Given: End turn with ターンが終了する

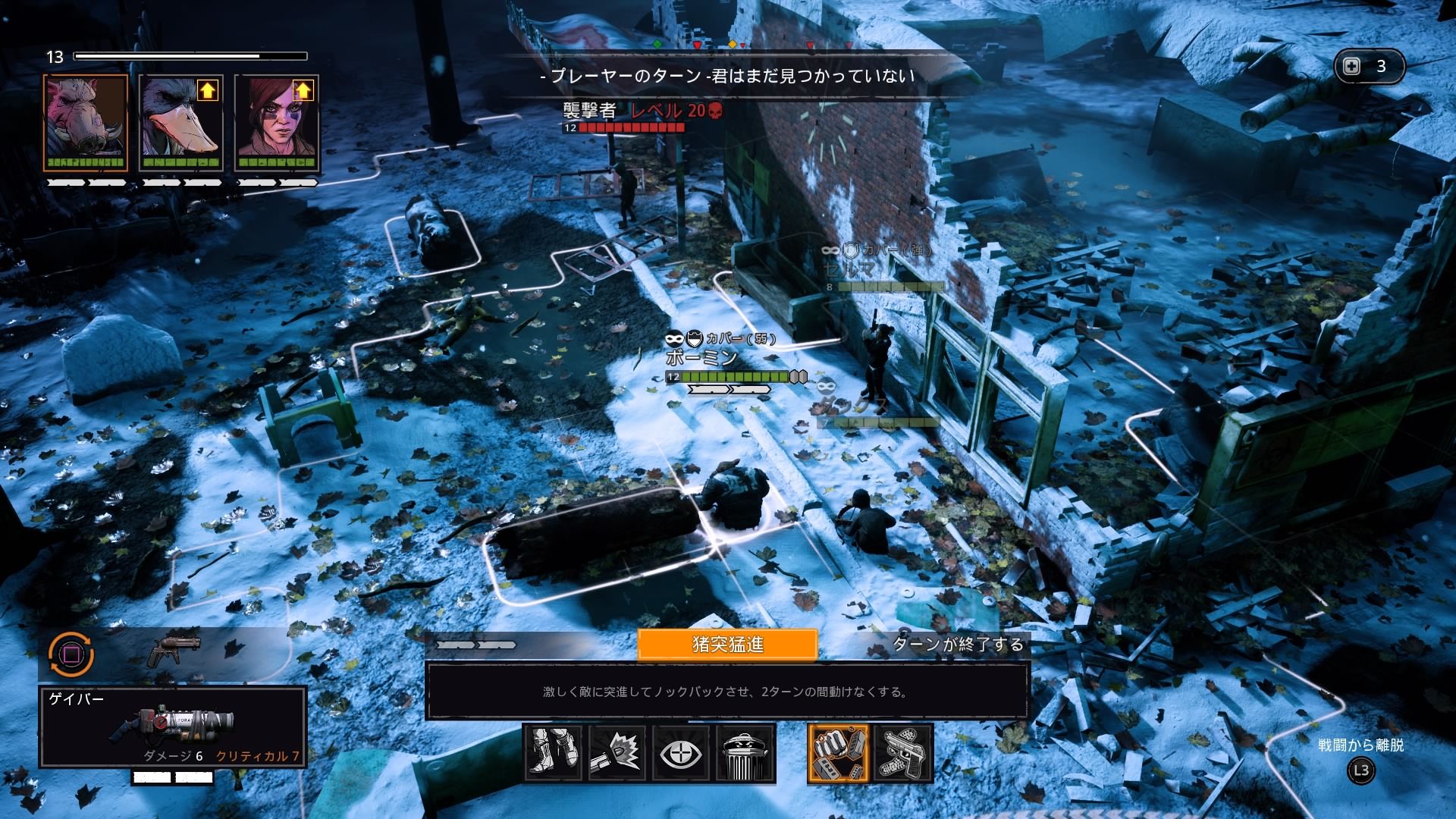Looking at the screenshot, I should 958,645.
